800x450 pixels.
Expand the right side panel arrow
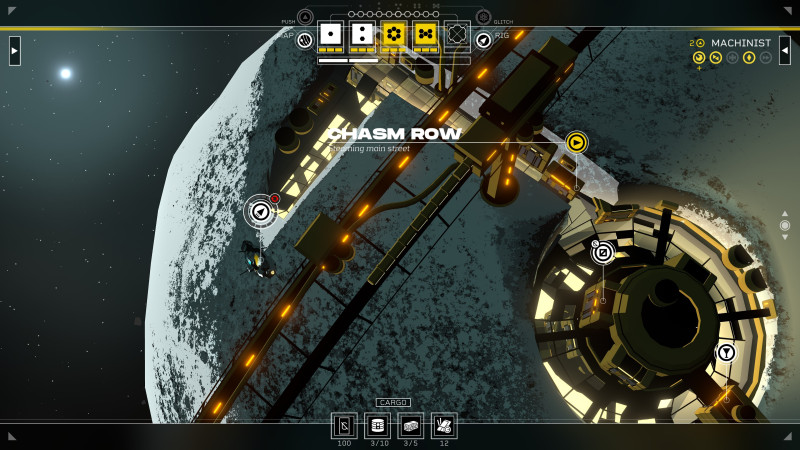[785, 50]
